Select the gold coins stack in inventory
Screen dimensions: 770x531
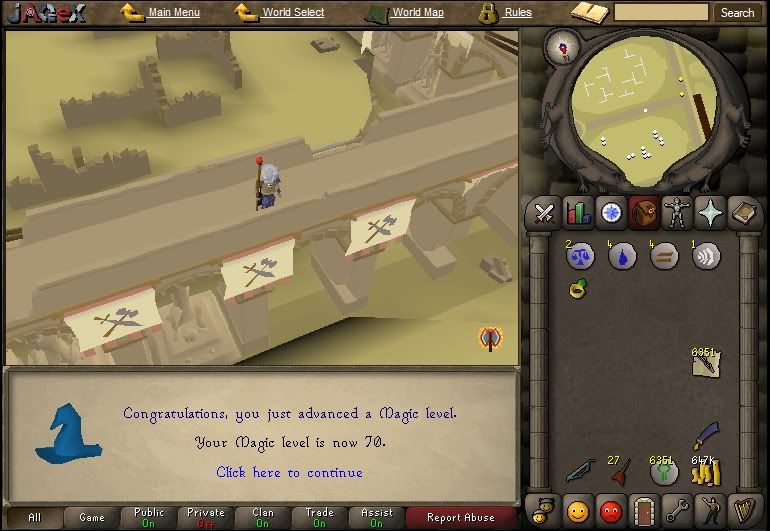(706, 469)
